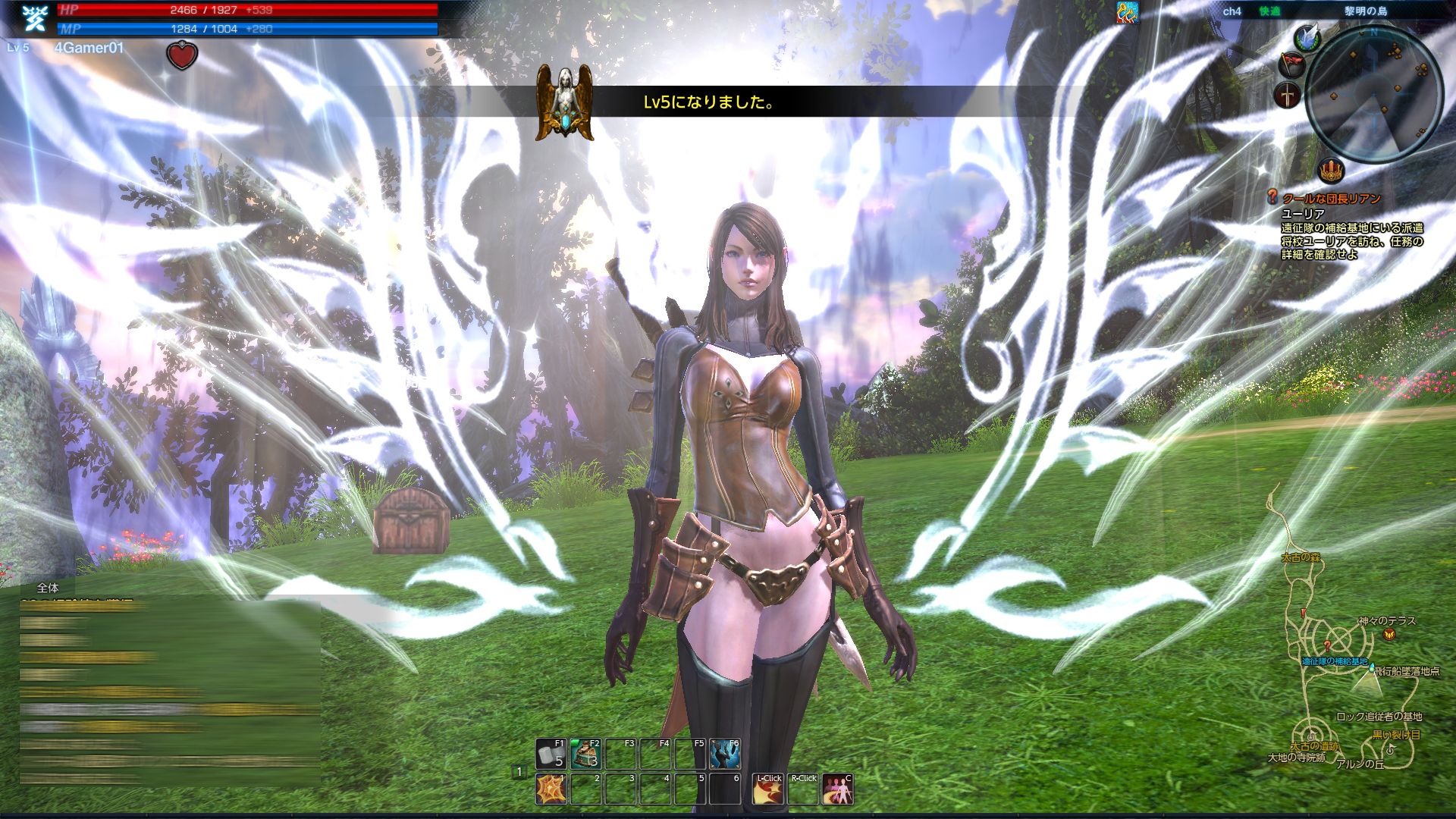1456x819 pixels.
Task: Open the circular minimap
Action: (x=1374, y=91)
